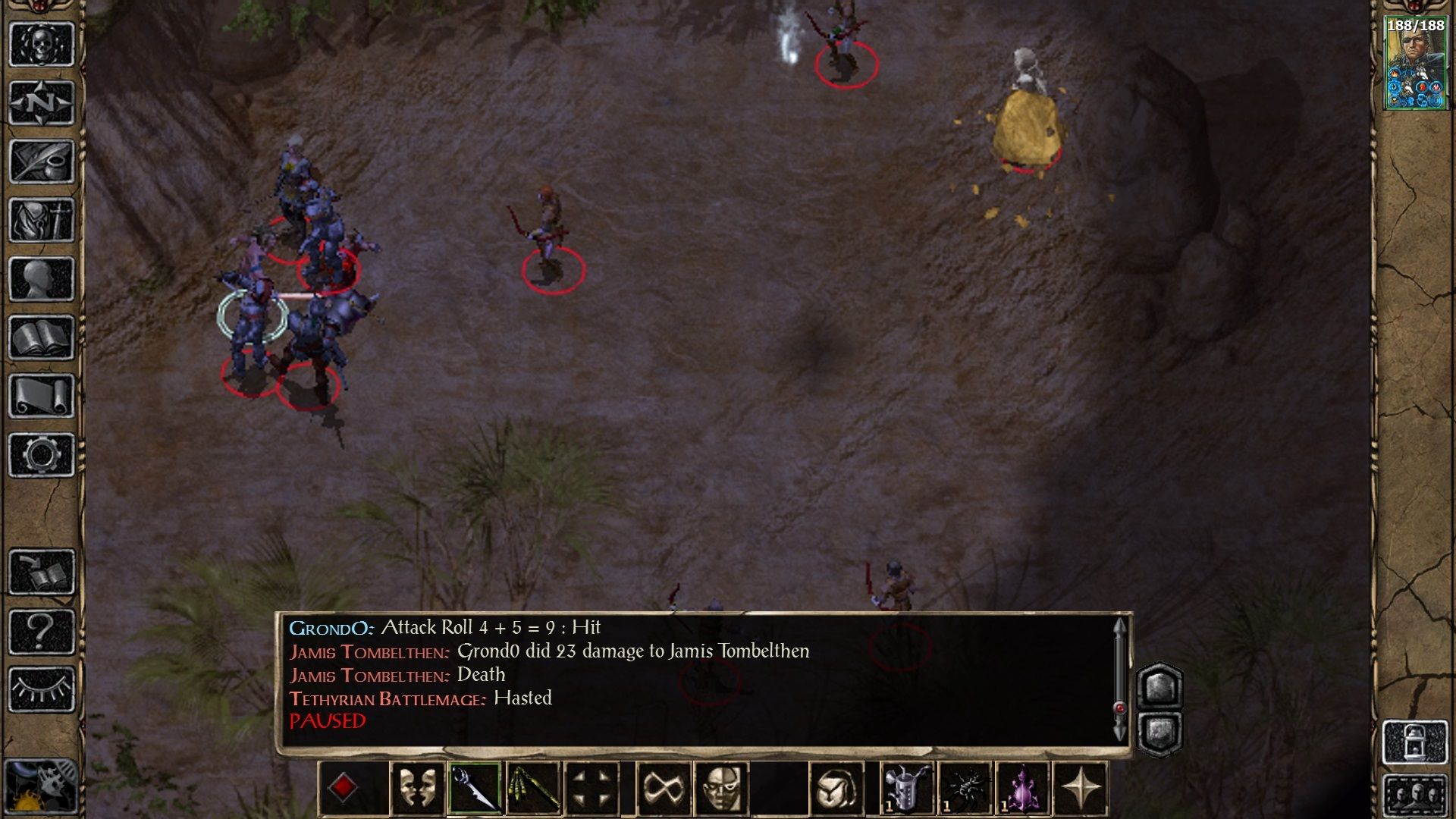Screen dimensions: 1456x819
Task: Open the journal quill icon
Action: tap(42, 161)
